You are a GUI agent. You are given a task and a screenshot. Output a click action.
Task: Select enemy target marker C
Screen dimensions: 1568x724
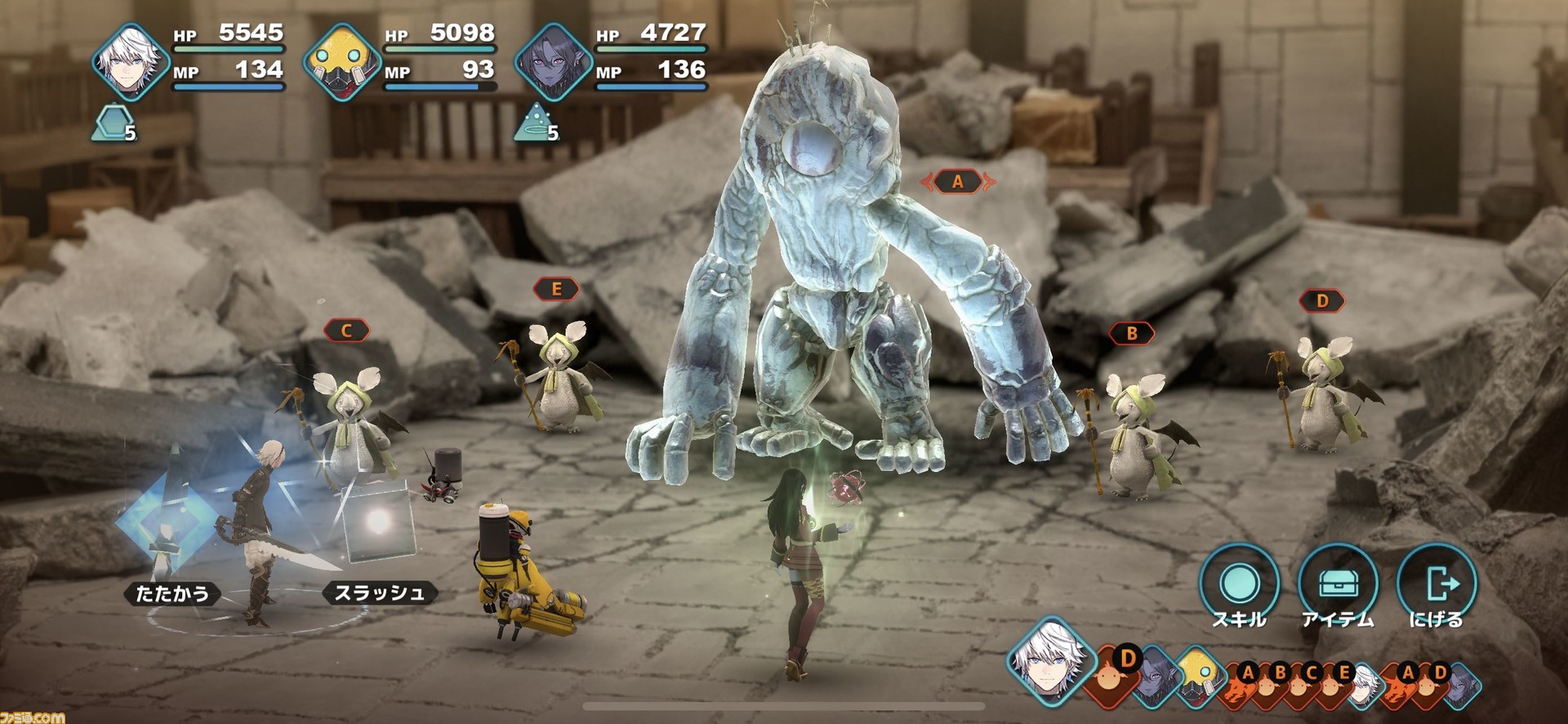(346, 331)
